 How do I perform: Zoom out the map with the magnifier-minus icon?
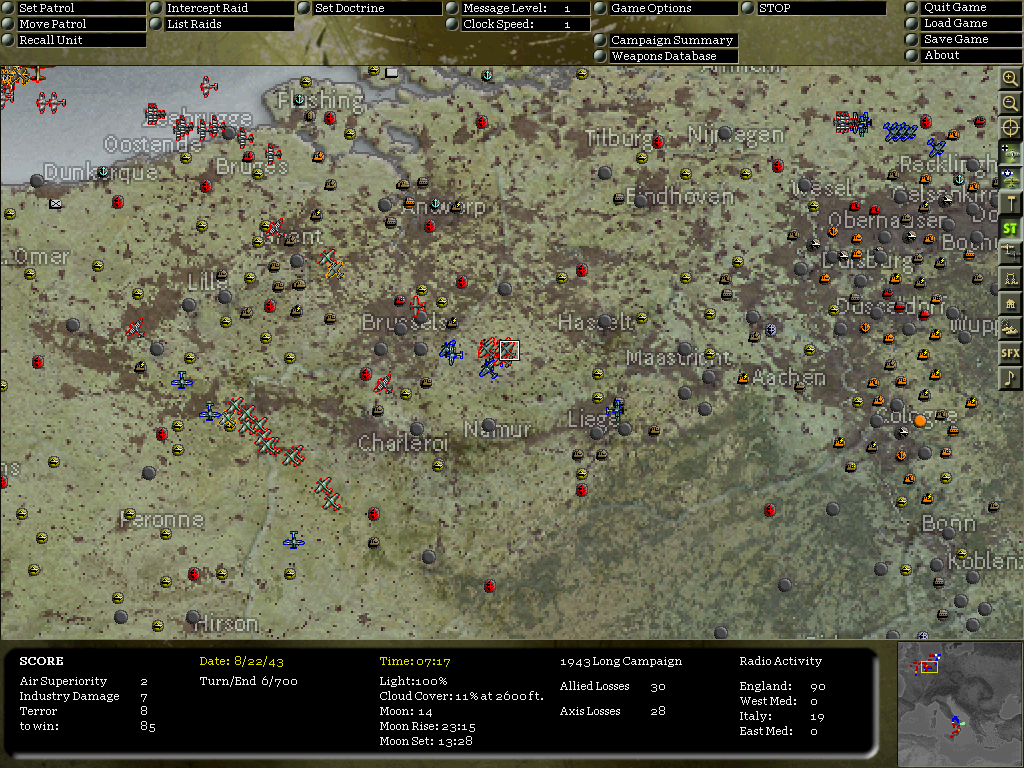click(1010, 103)
